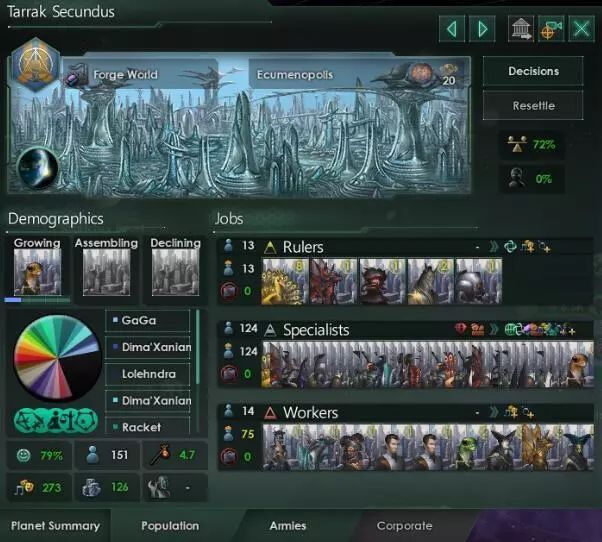Viewport: 602px width, 542px height.
Task: Choose Lolehndra in the species list
Action: pos(148,374)
